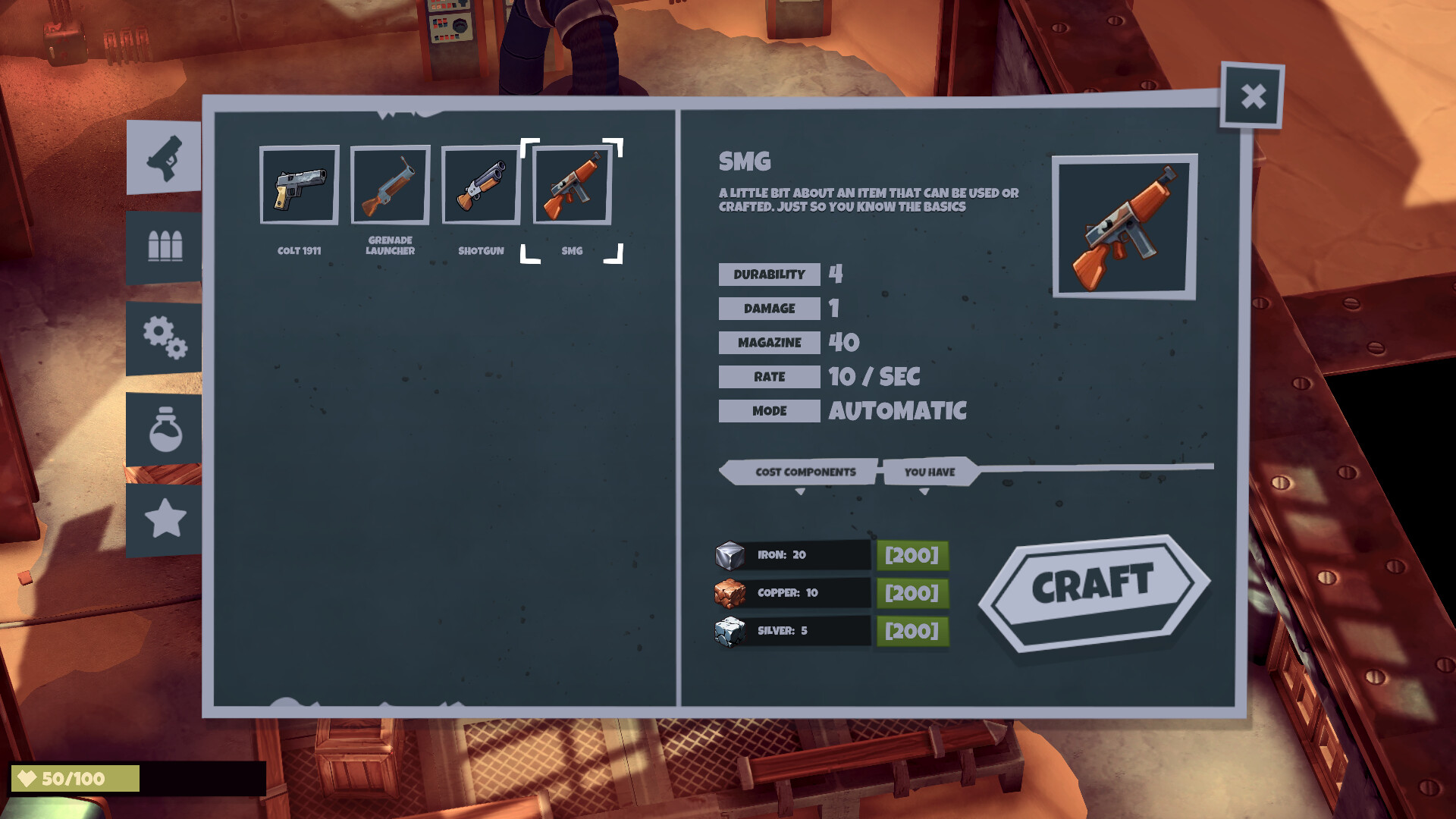Screen dimensions: 1456x819
Task: Open the ammunition bullets tab
Action: point(165,246)
